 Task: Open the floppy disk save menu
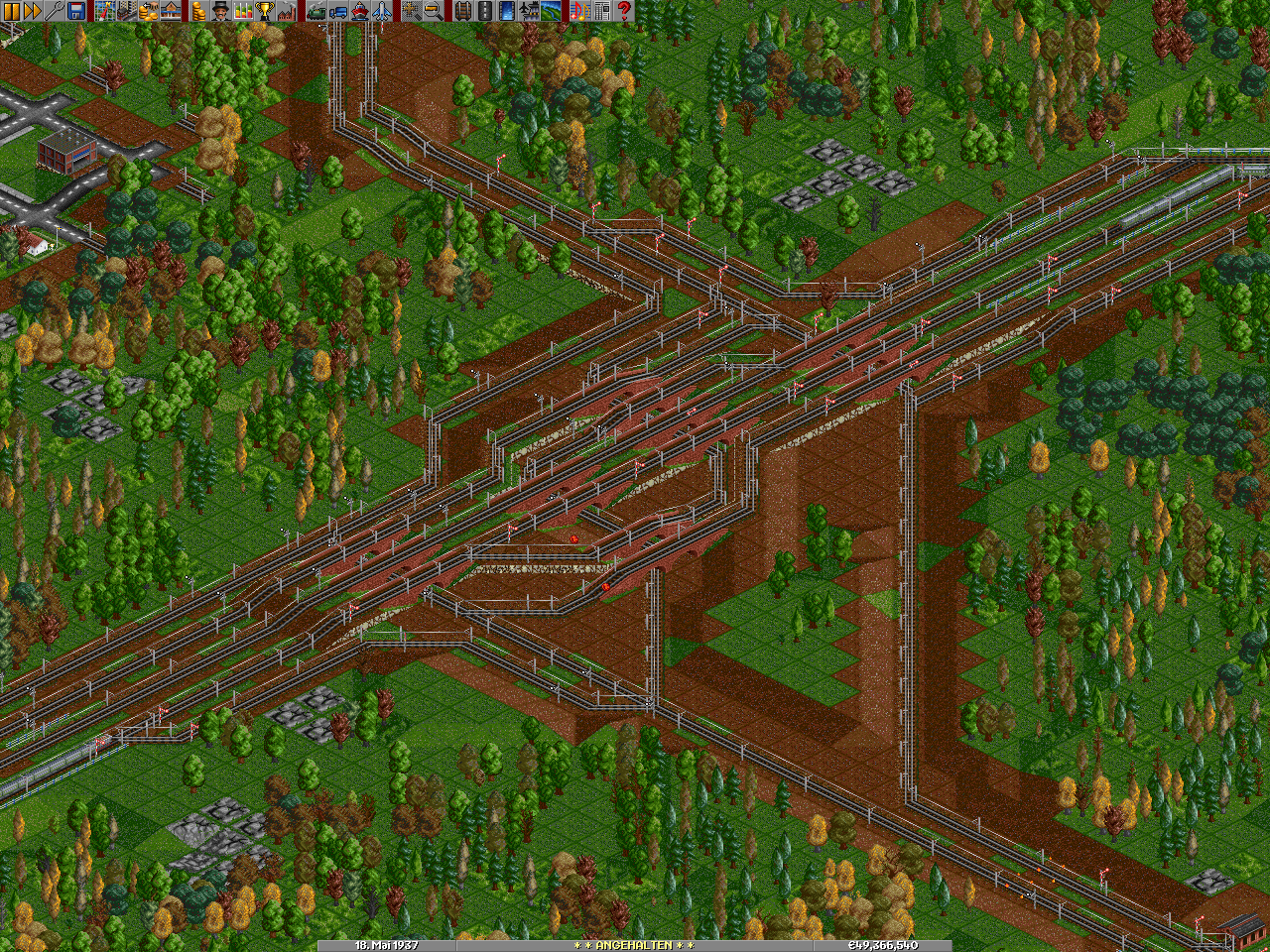coord(76,11)
